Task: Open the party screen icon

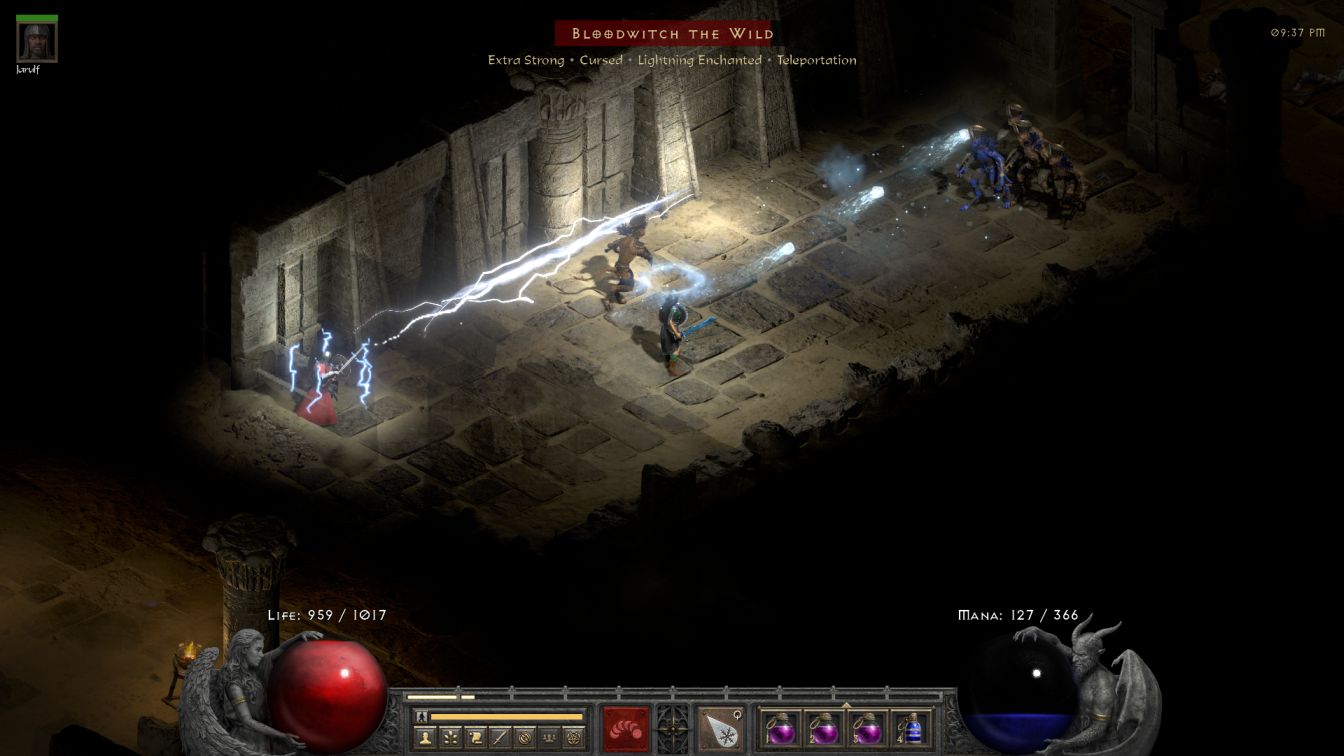Action: (549, 738)
